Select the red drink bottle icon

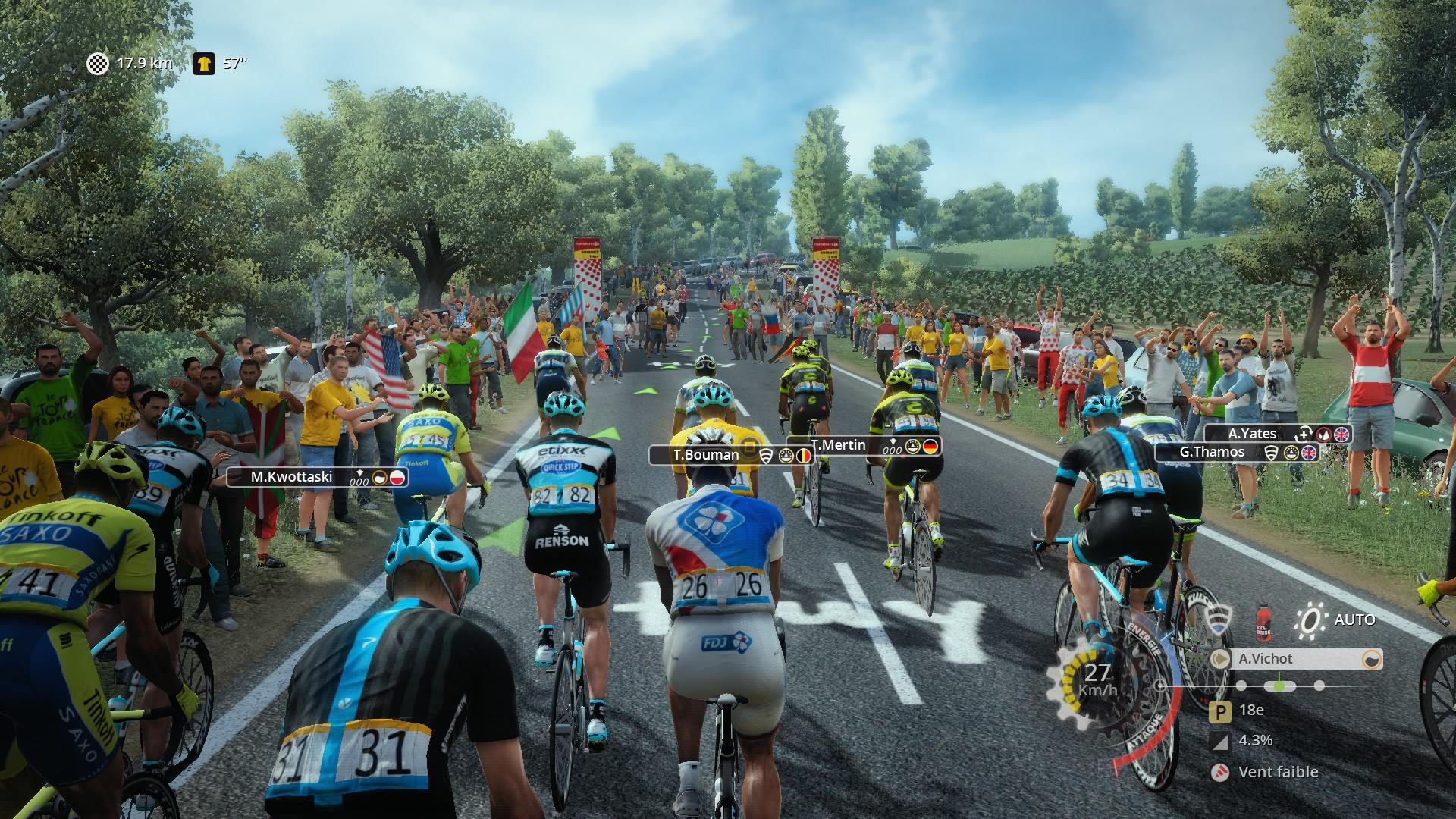click(x=1263, y=620)
